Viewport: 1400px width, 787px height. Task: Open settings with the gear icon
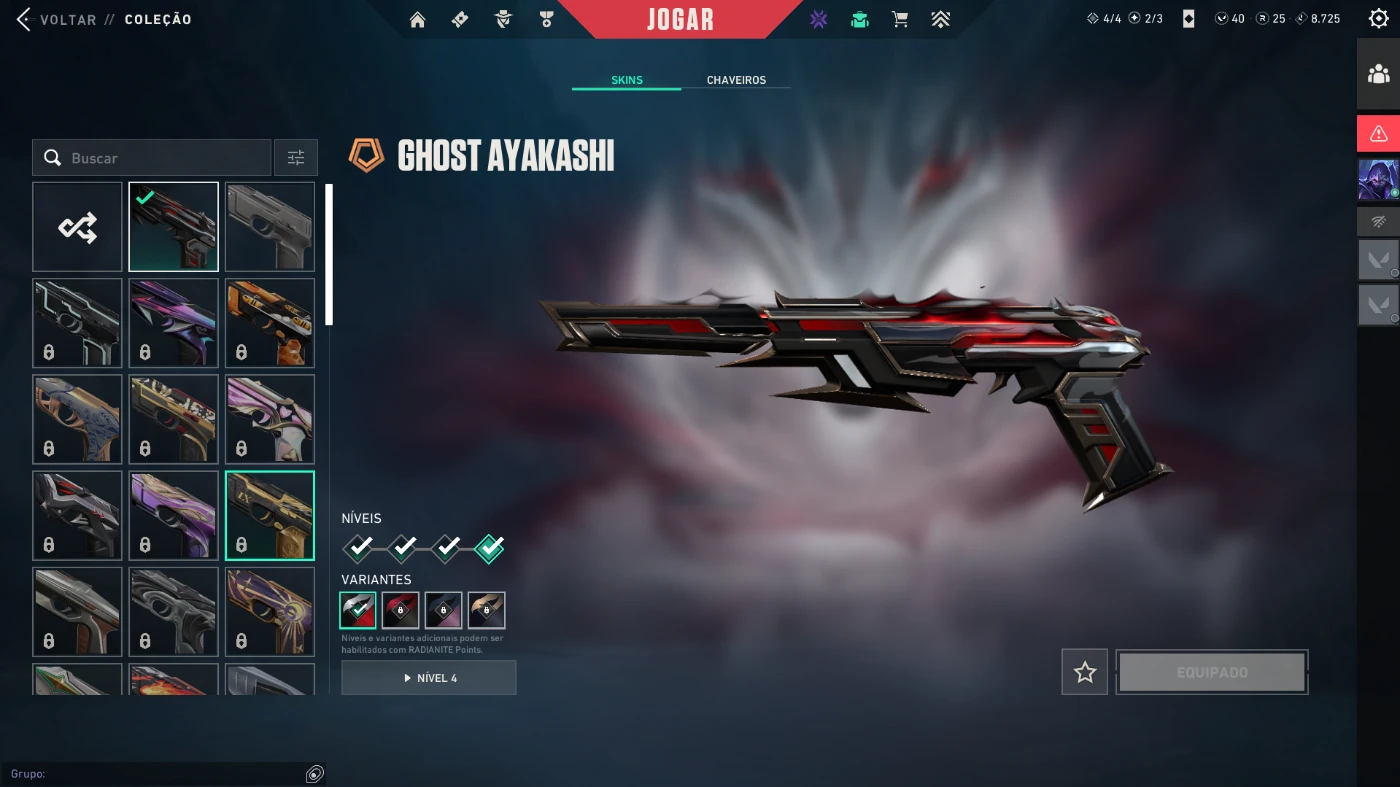pyautogui.click(x=1378, y=19)
